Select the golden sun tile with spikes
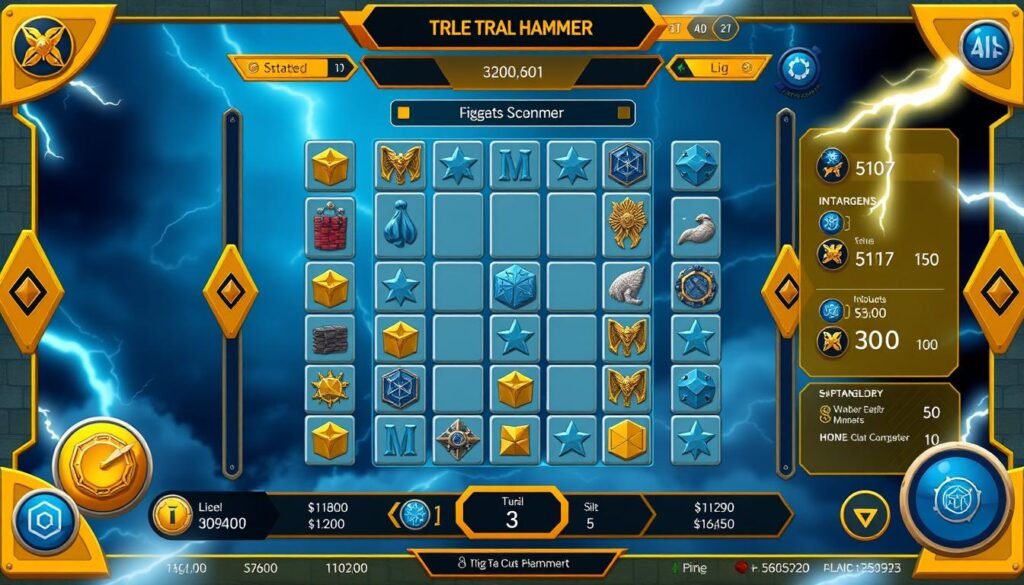 (x=329, y=387)
